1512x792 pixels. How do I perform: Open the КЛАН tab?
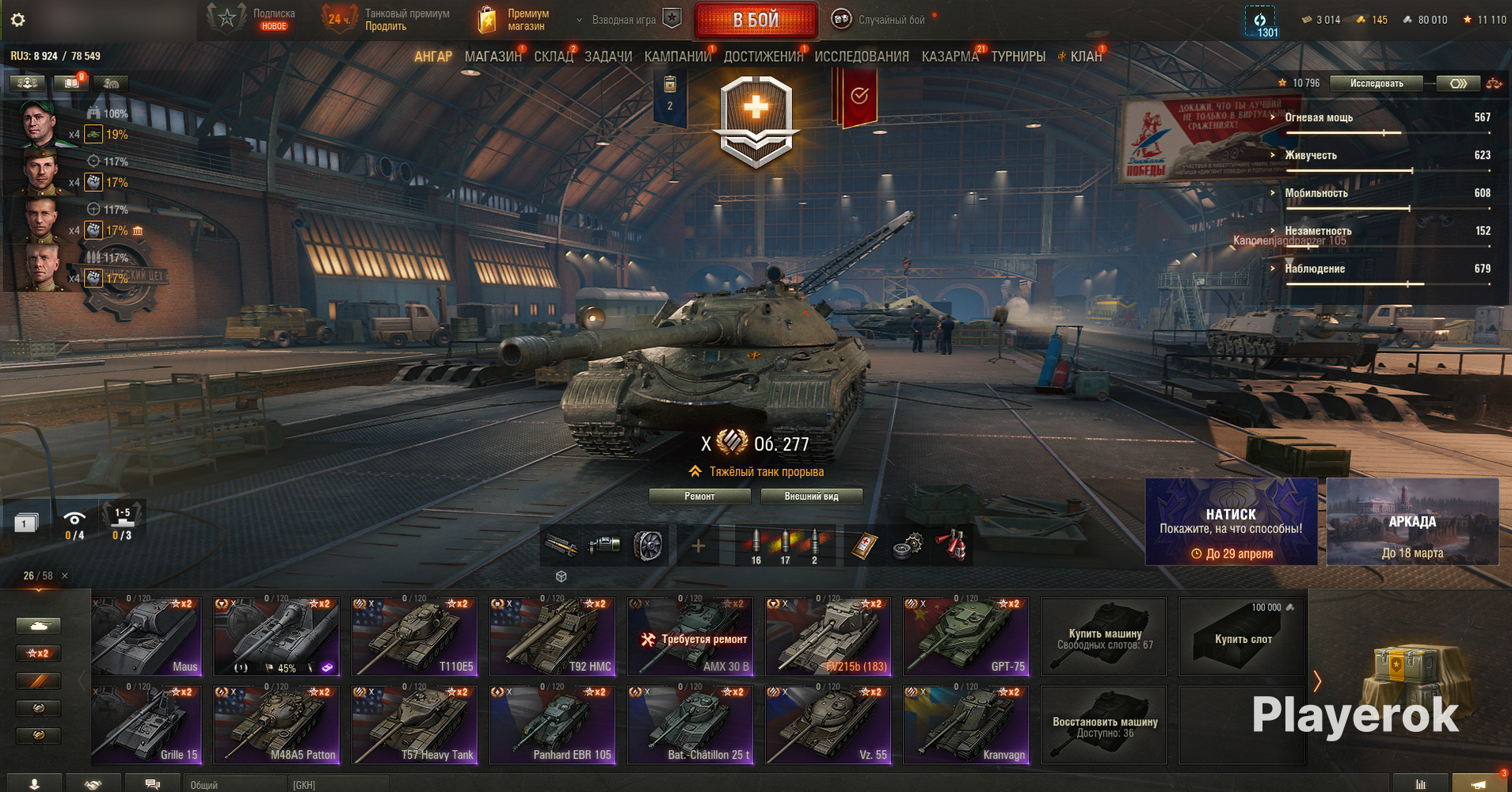click(1085, 56)
